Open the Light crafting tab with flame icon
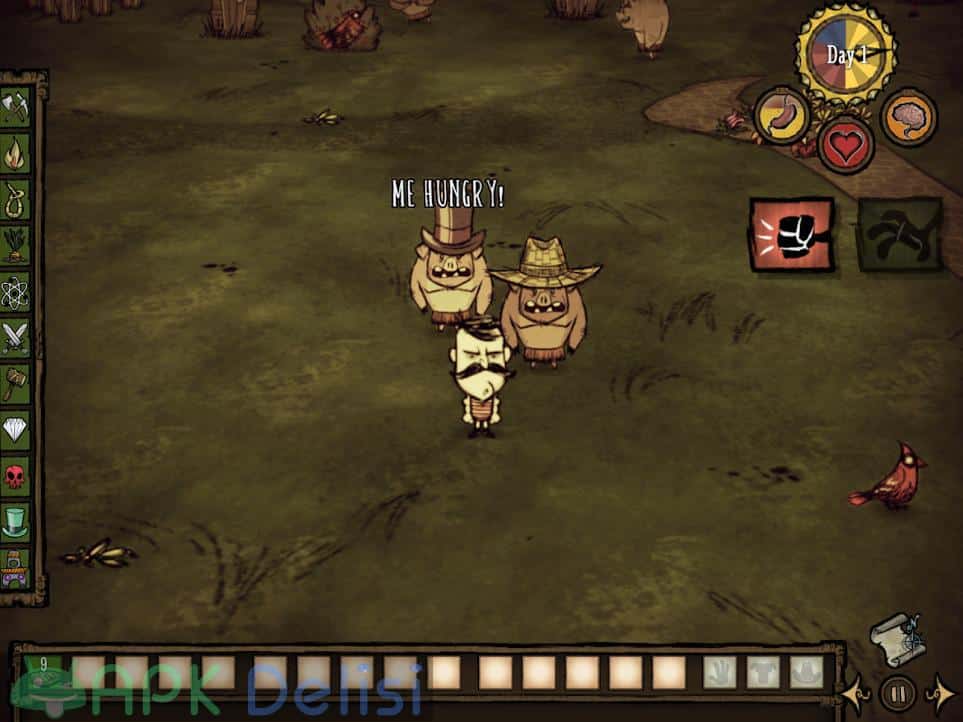The height and width of the screenshot is (722, 963). (x=16, y=154)
